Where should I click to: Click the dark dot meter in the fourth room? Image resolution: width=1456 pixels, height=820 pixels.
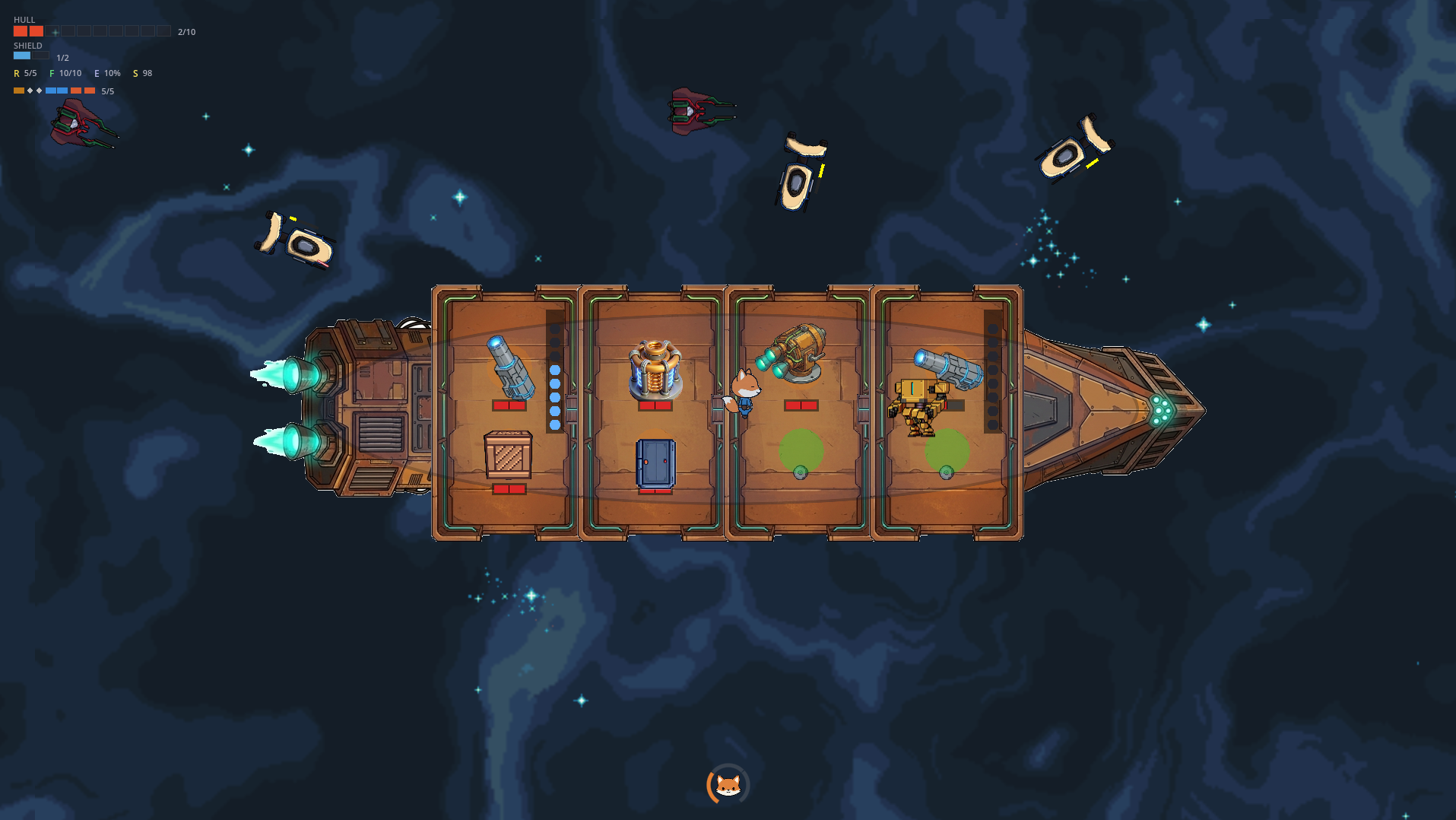pos(991,373)
